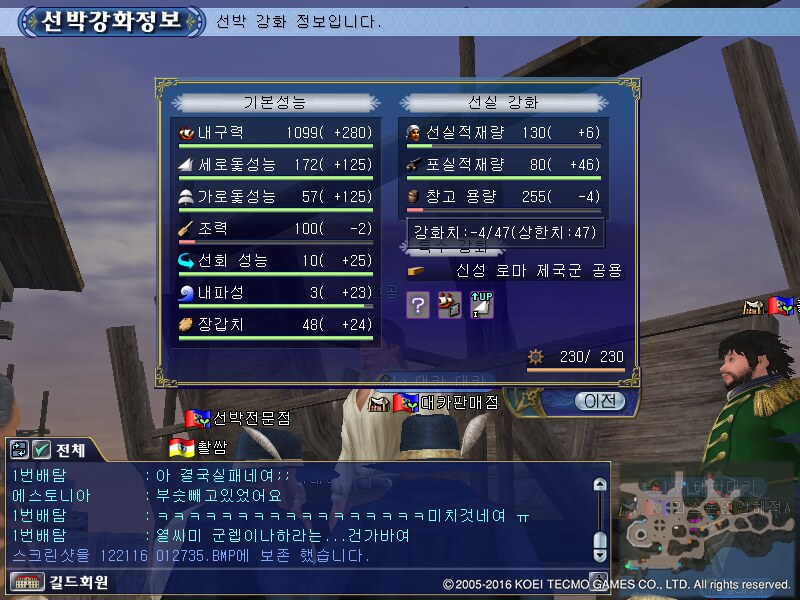
Task: Select the 조력 rowing power row
Action: click(272, 228)
